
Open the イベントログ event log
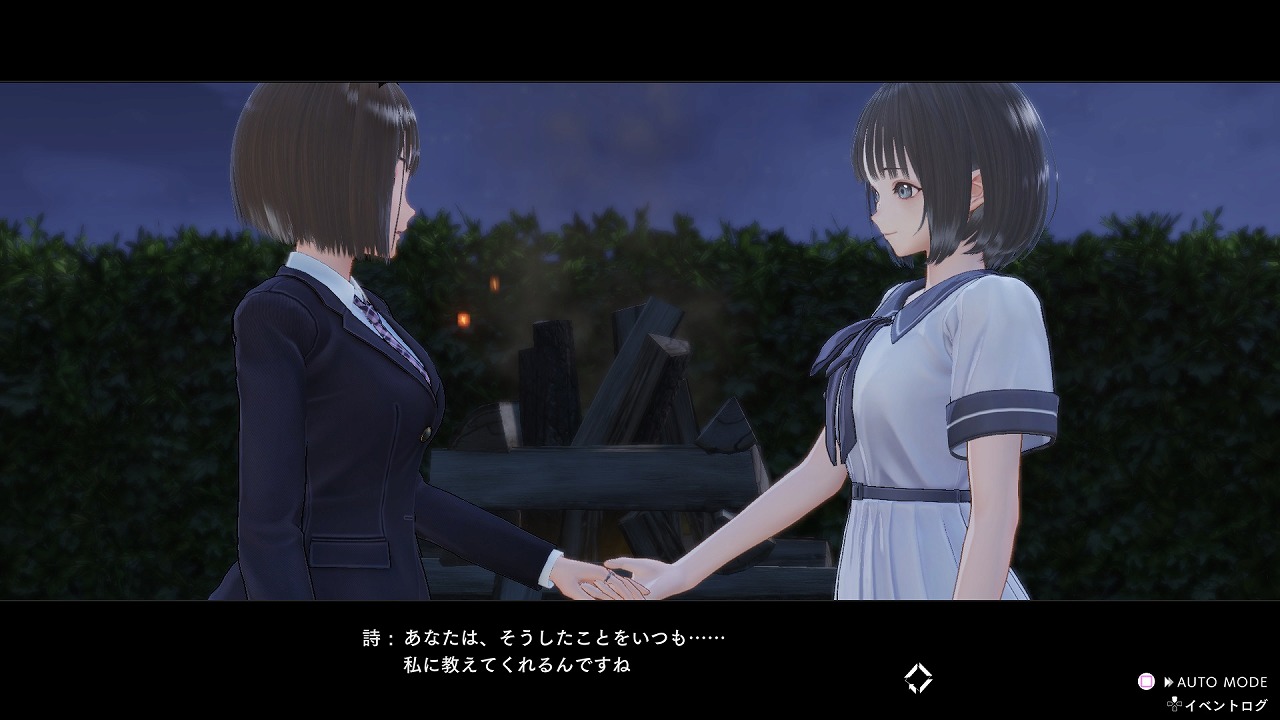pos(1218,705)
